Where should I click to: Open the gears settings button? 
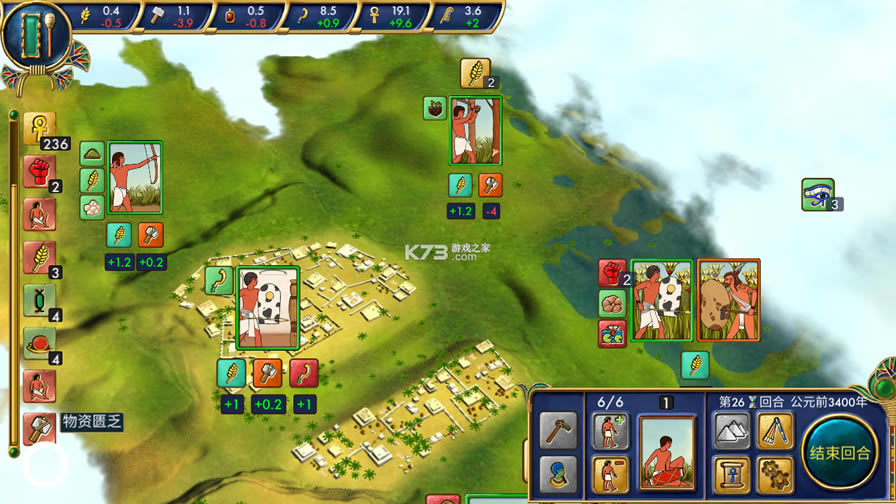774,474
